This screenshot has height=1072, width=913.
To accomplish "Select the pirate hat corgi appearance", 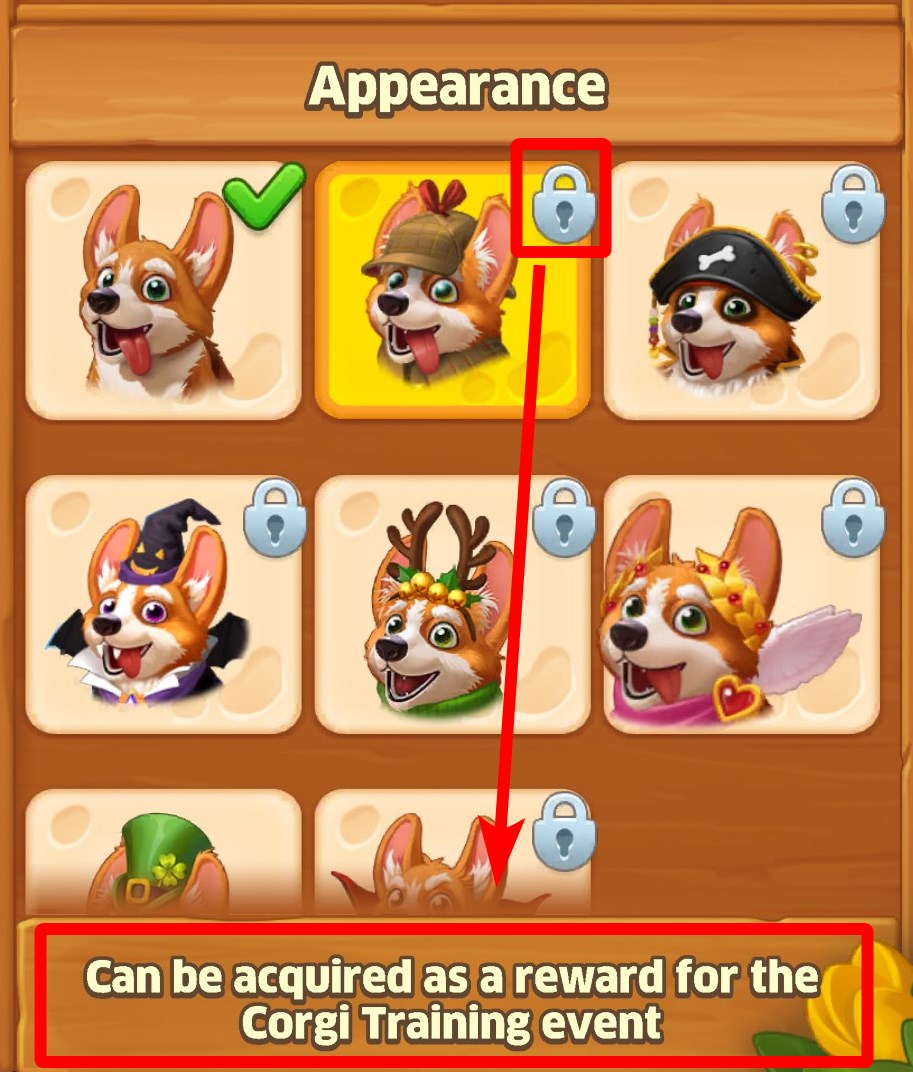I will pyautogui.click(x=741, y=290).
